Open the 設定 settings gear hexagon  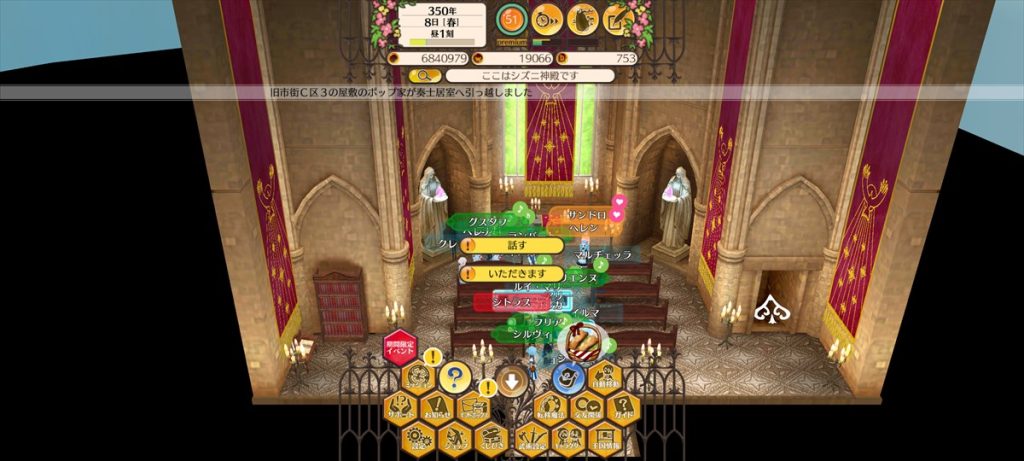click(416, 437)
